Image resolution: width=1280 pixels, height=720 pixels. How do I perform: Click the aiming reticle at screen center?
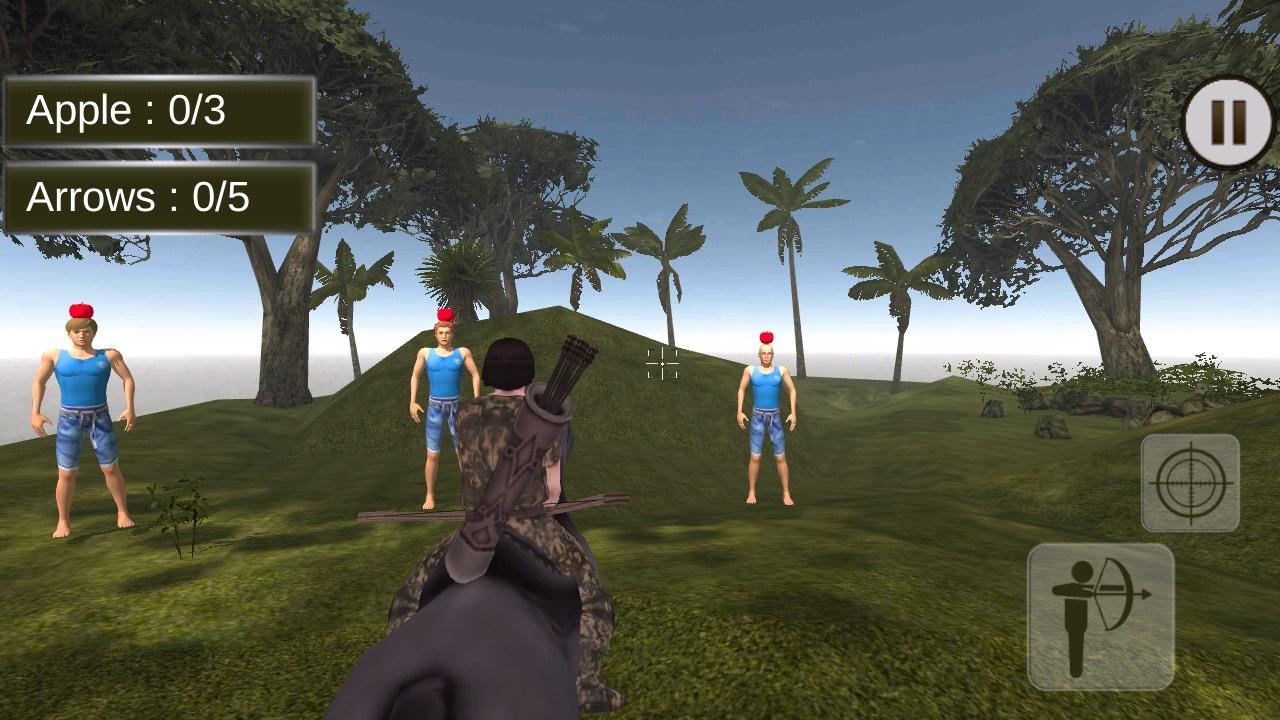tap(661, 365)
